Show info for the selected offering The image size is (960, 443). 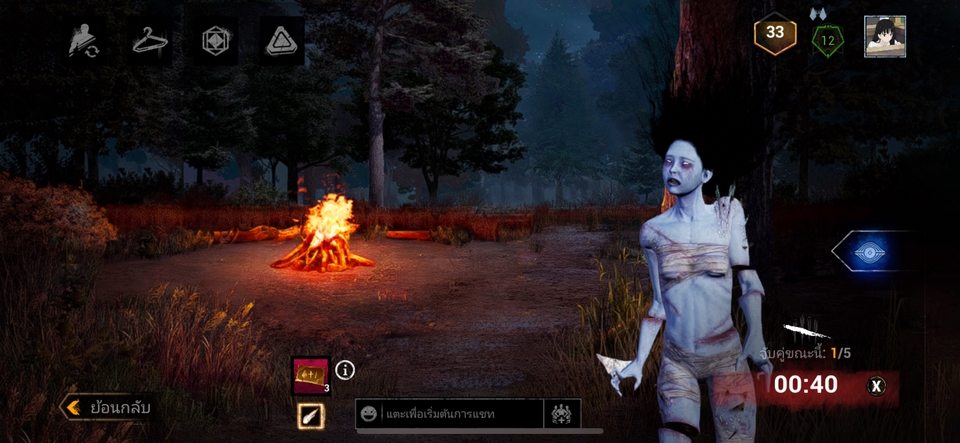[x=346, y=370]
